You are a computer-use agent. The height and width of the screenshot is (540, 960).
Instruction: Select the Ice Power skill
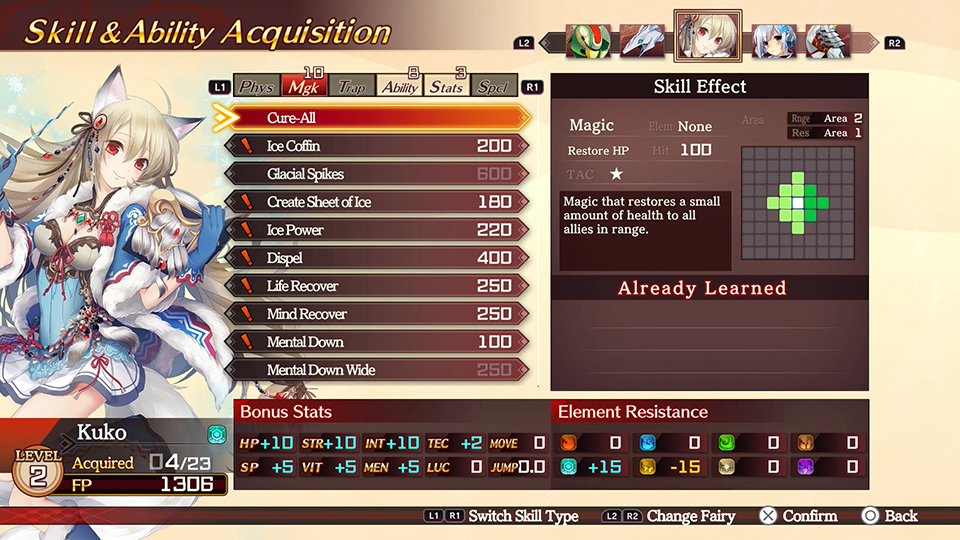[x=375, y=230]
